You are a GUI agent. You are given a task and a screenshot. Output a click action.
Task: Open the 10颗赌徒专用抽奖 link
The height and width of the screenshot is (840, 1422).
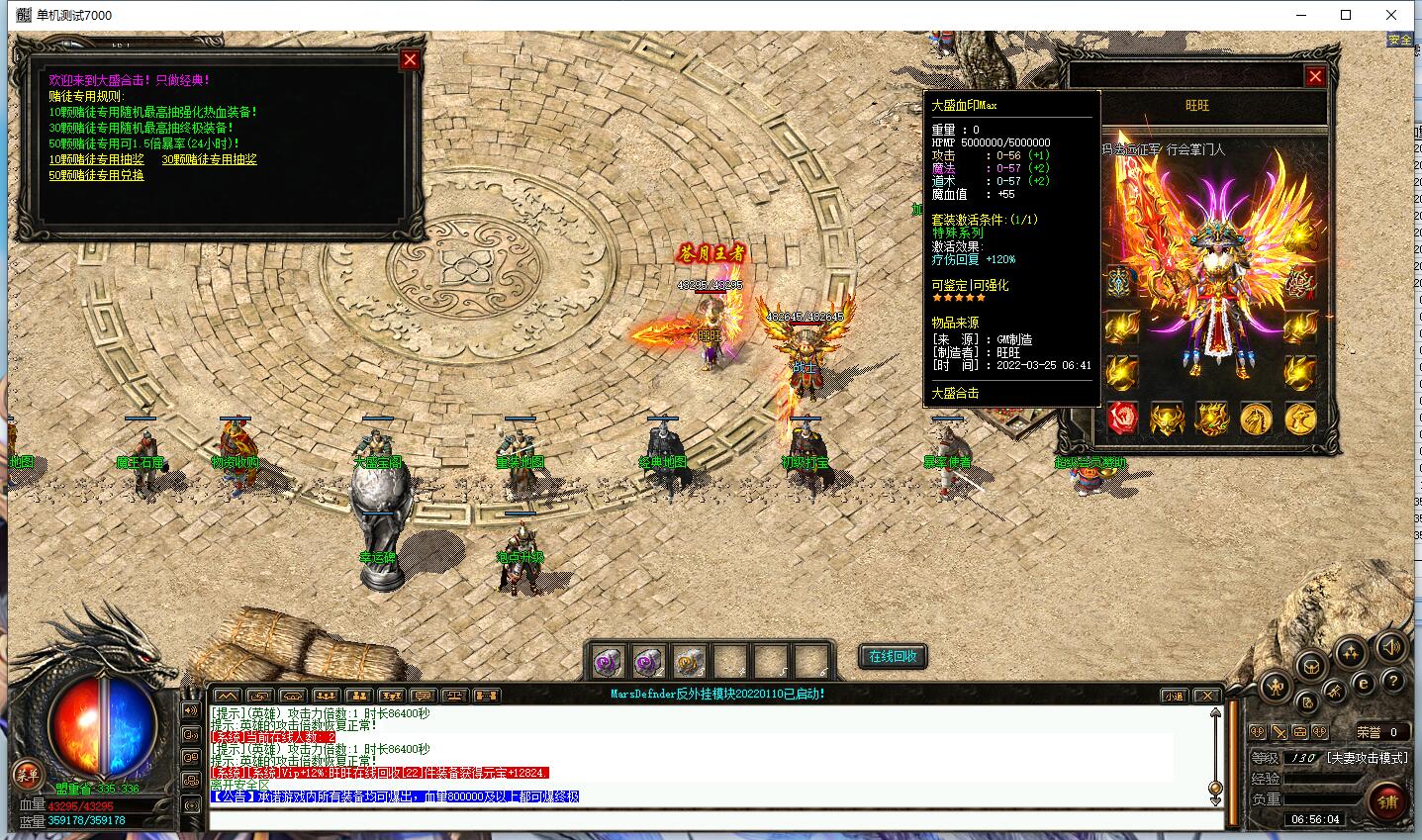(x=97, y=159)
